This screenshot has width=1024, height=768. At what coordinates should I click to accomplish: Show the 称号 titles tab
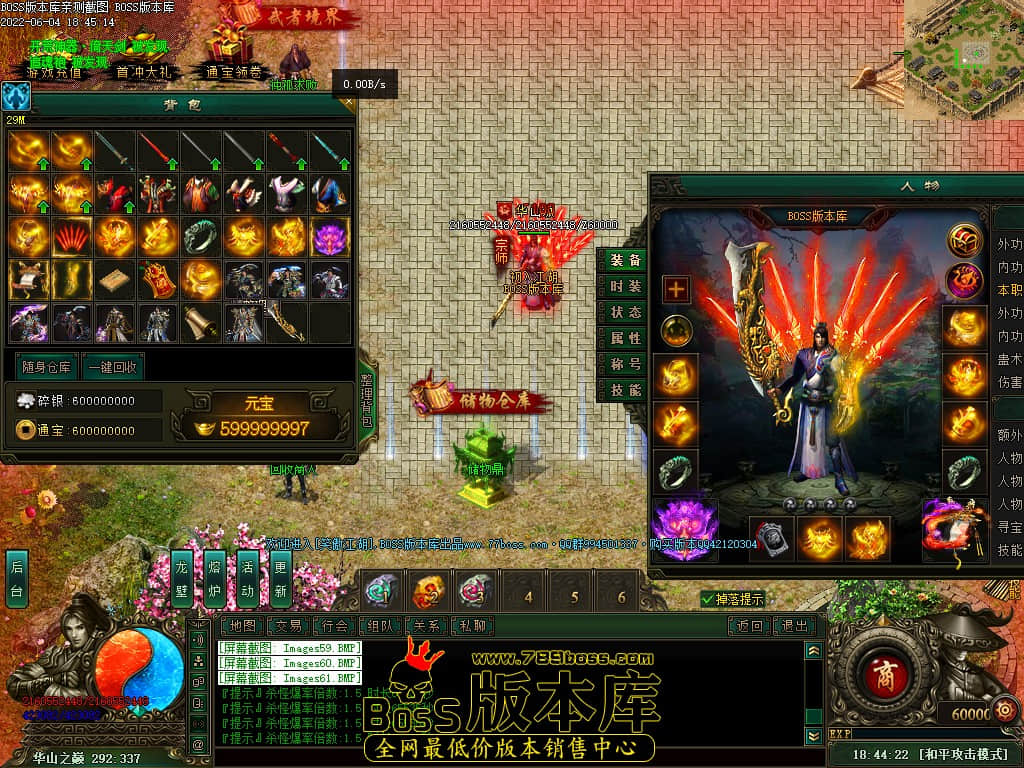point(625,364)
